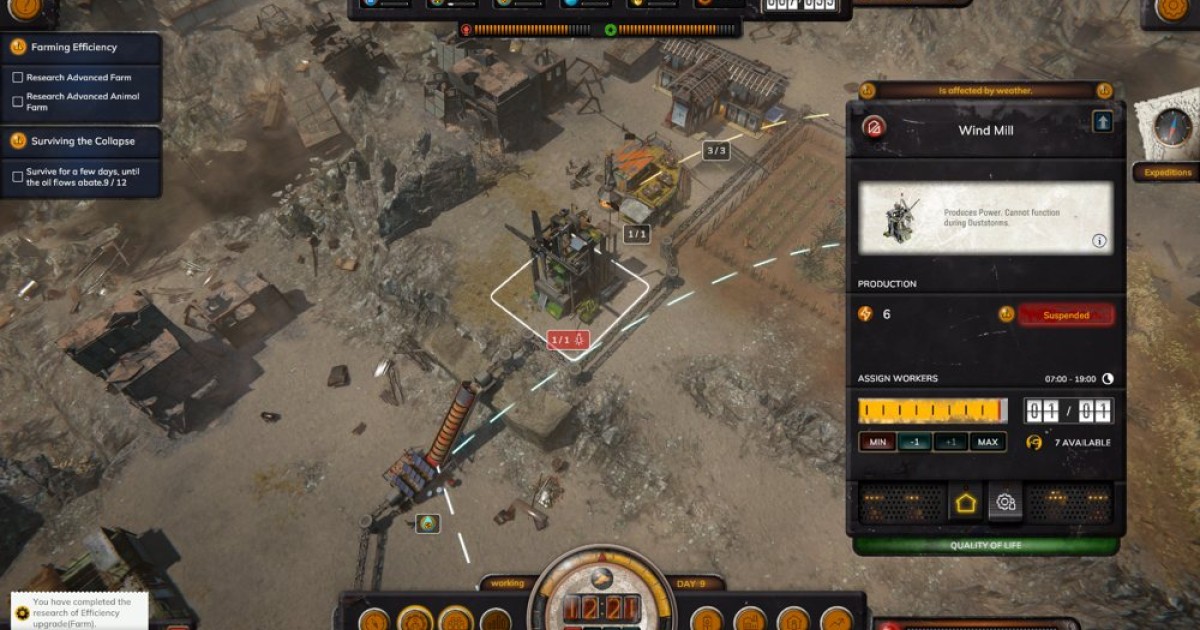Screen dimensions: 1200x630
Task: Add one worker with the +1 button
Action: [x=950, y=442]
